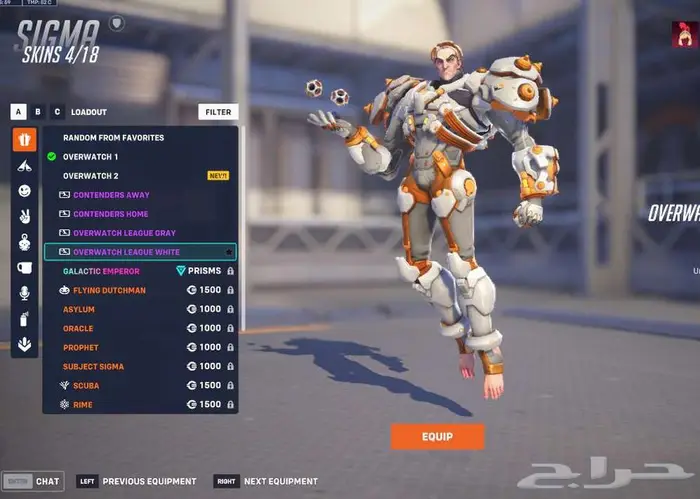Choose the Overwatch 2 skin
The image size is (700, 499).
pyautogui.click(x=90, y=176)
